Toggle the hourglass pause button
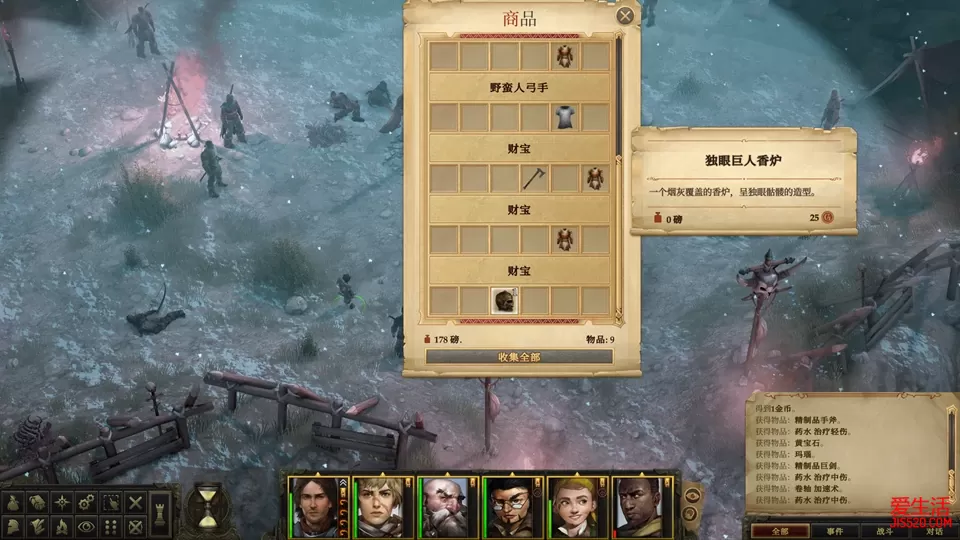Image resolution: width=960 pixels, height=540 pixels. pos(207,505)
